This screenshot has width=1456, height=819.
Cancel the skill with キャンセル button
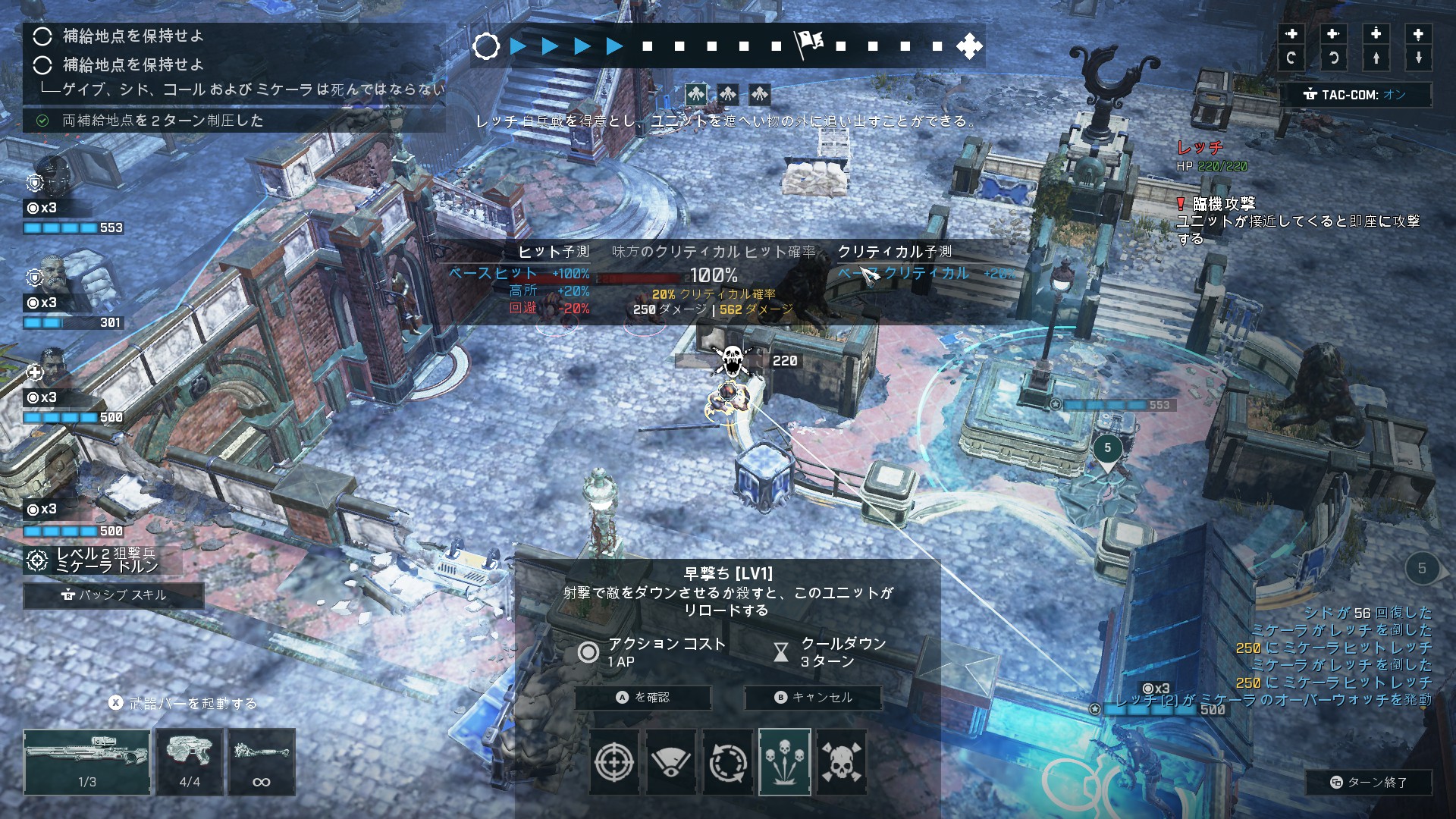tap(814, 698)
